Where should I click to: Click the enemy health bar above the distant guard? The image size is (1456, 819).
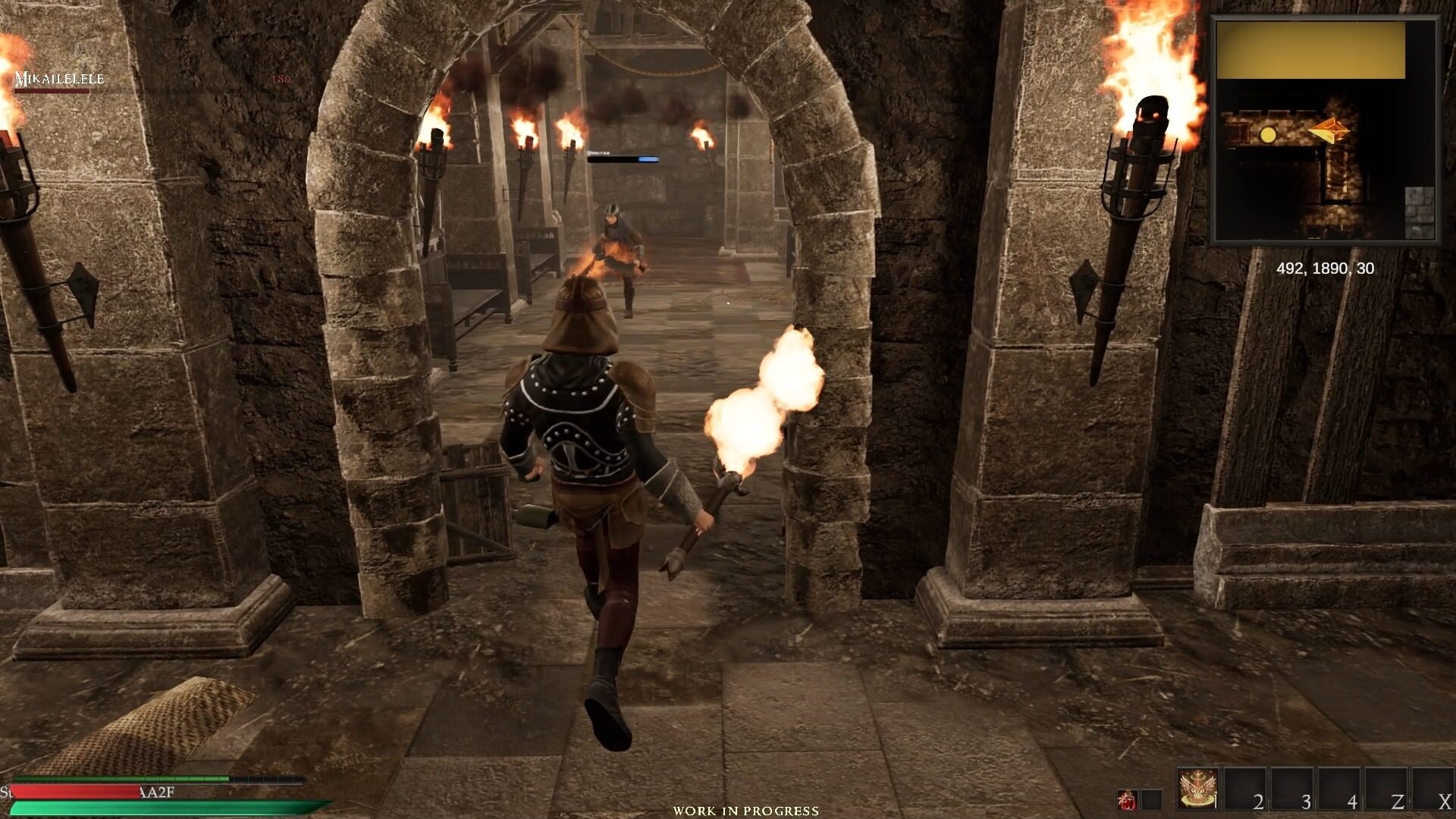point(622,159)
